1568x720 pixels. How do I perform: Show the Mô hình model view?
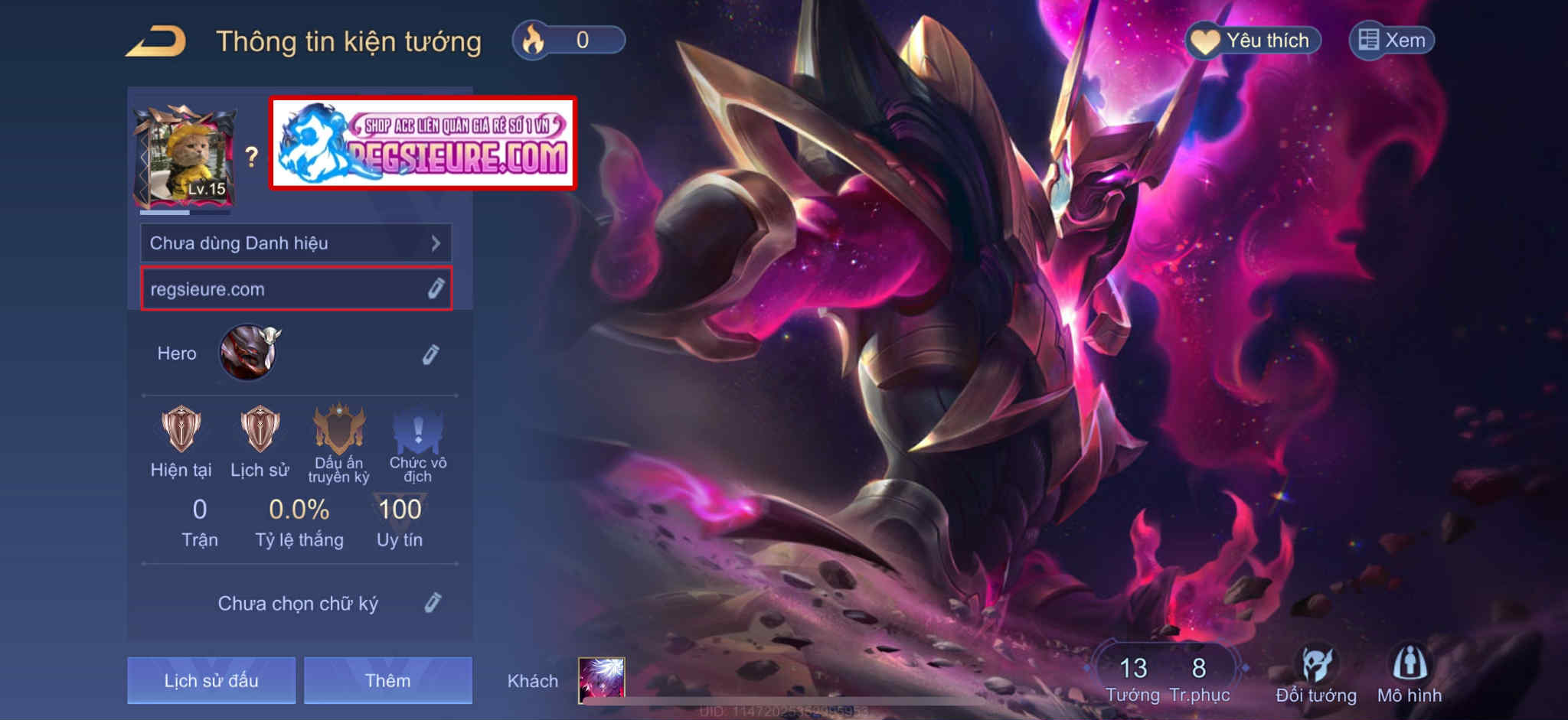click(1409, 674)
